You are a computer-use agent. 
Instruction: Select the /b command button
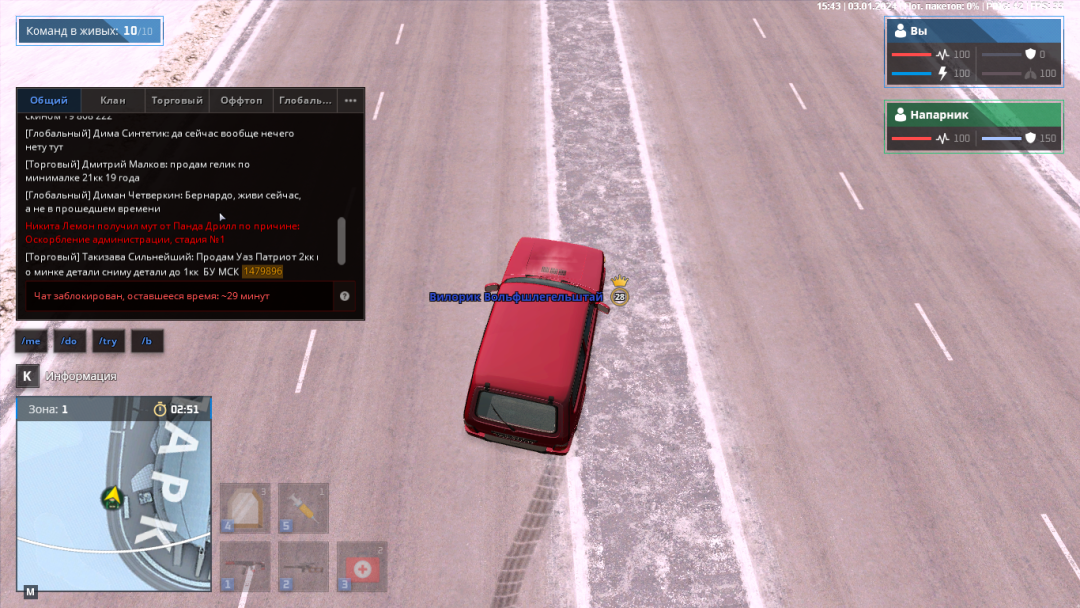click(x=147, y=341)
